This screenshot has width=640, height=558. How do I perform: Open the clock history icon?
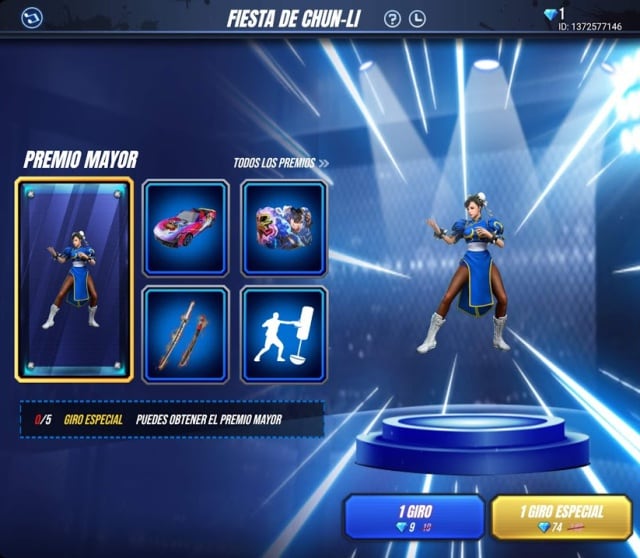[417, 18]
